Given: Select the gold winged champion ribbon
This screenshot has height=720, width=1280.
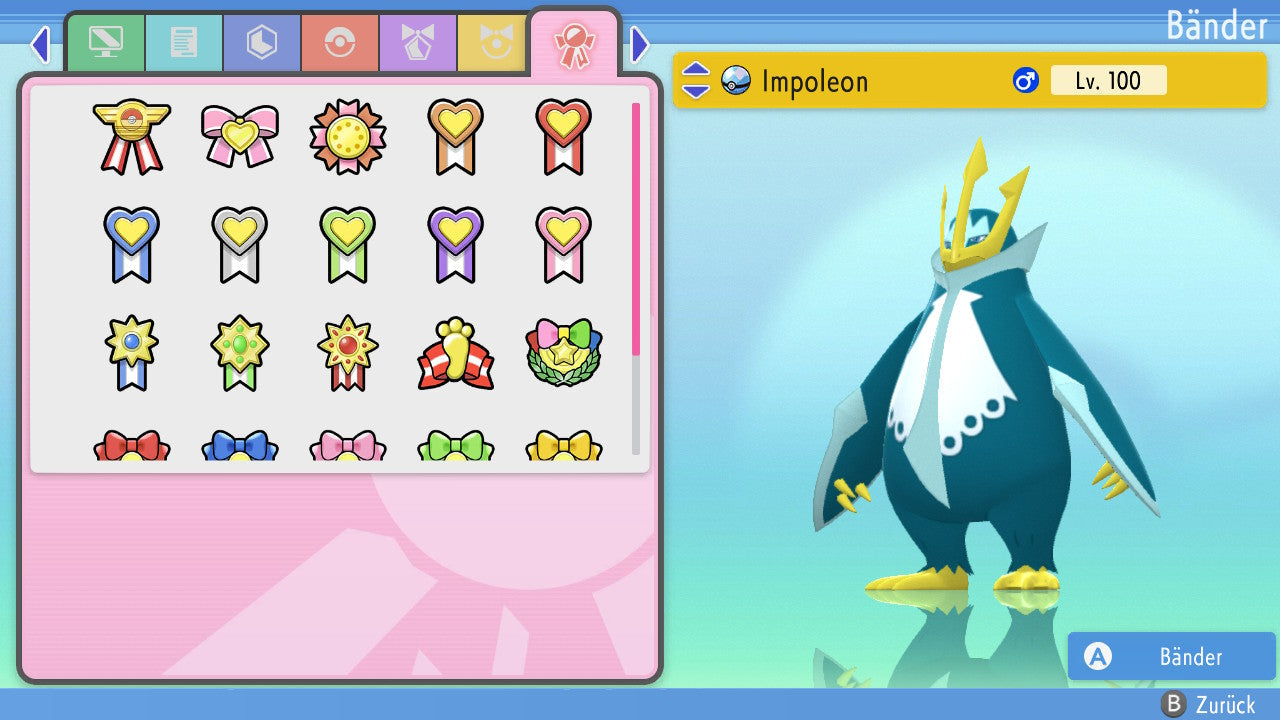Looking at the screenshot, I should click(132, 137).
